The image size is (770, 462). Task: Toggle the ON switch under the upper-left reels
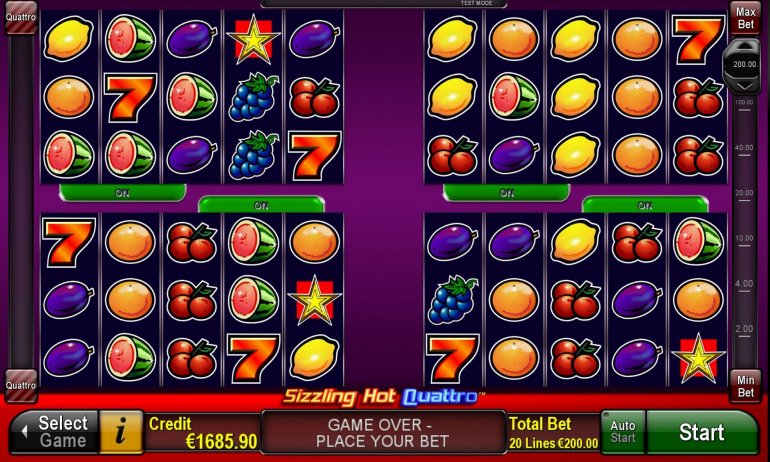pos(122,192)
